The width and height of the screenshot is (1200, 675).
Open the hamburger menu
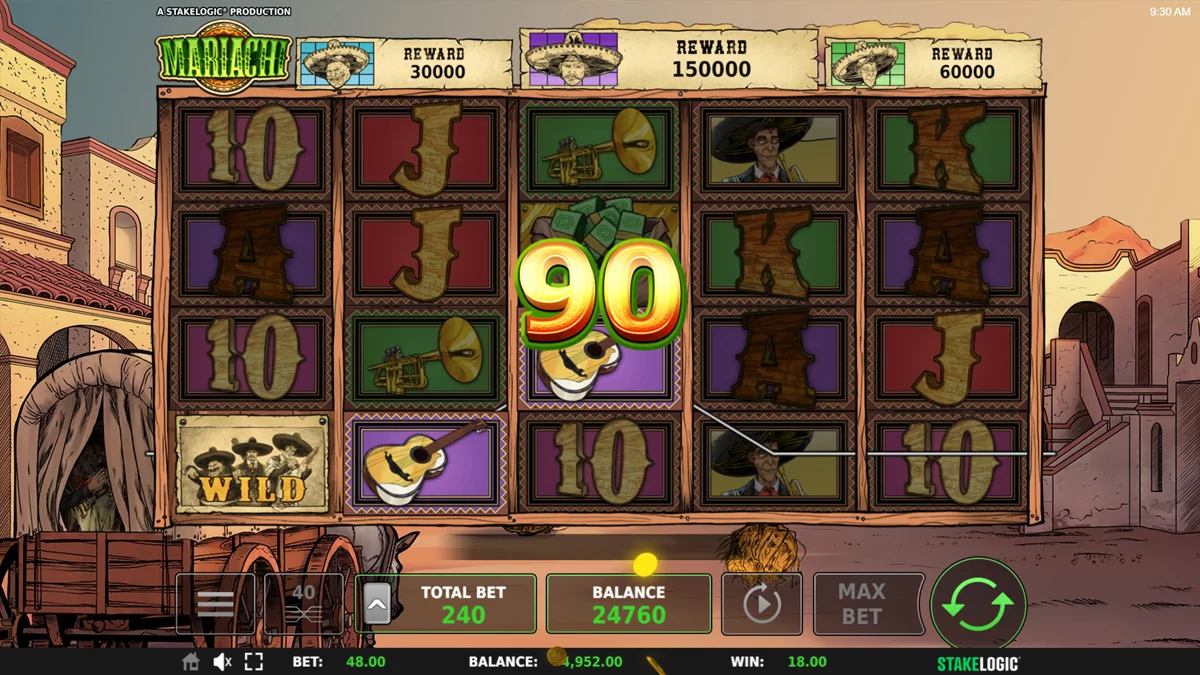point(216,604)
